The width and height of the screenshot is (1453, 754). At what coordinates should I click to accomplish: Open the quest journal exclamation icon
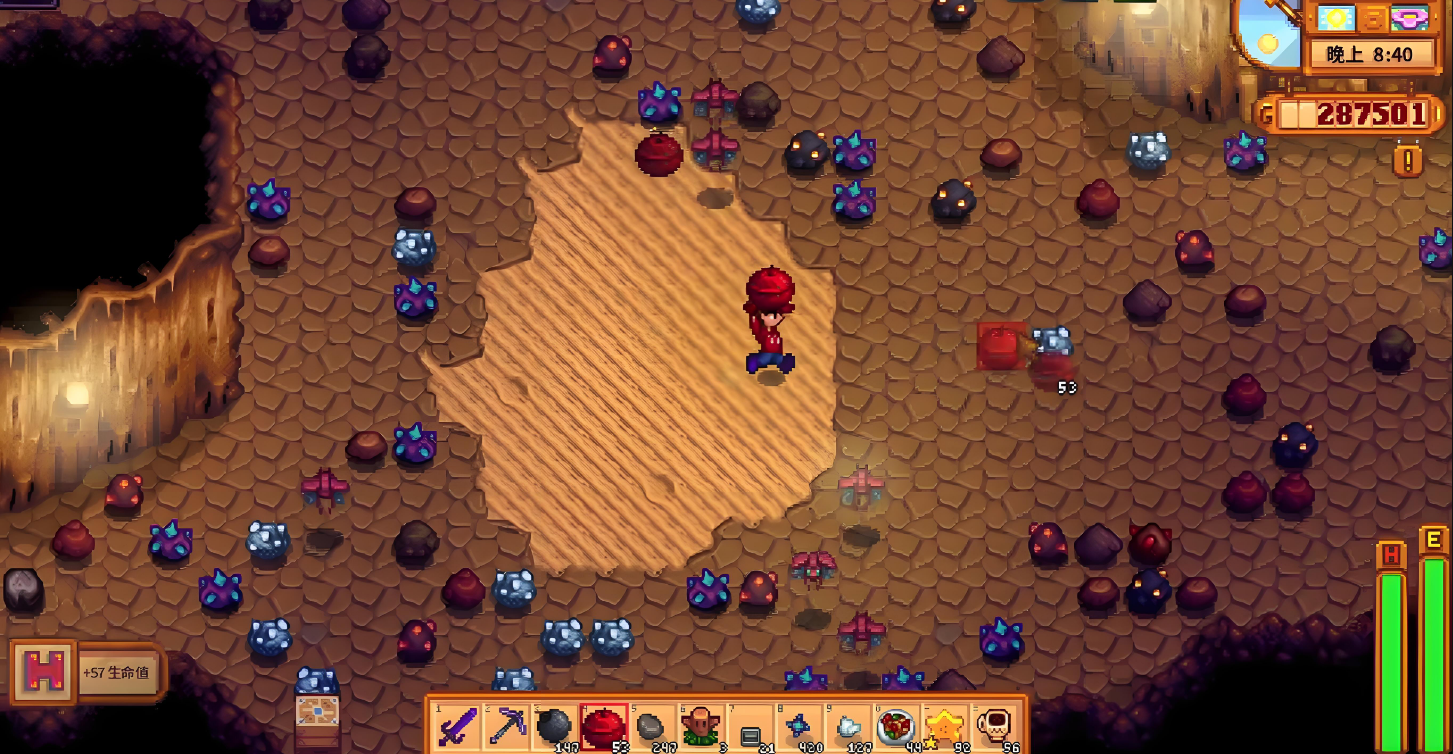pyautogui.click(x=1407, y=159)
